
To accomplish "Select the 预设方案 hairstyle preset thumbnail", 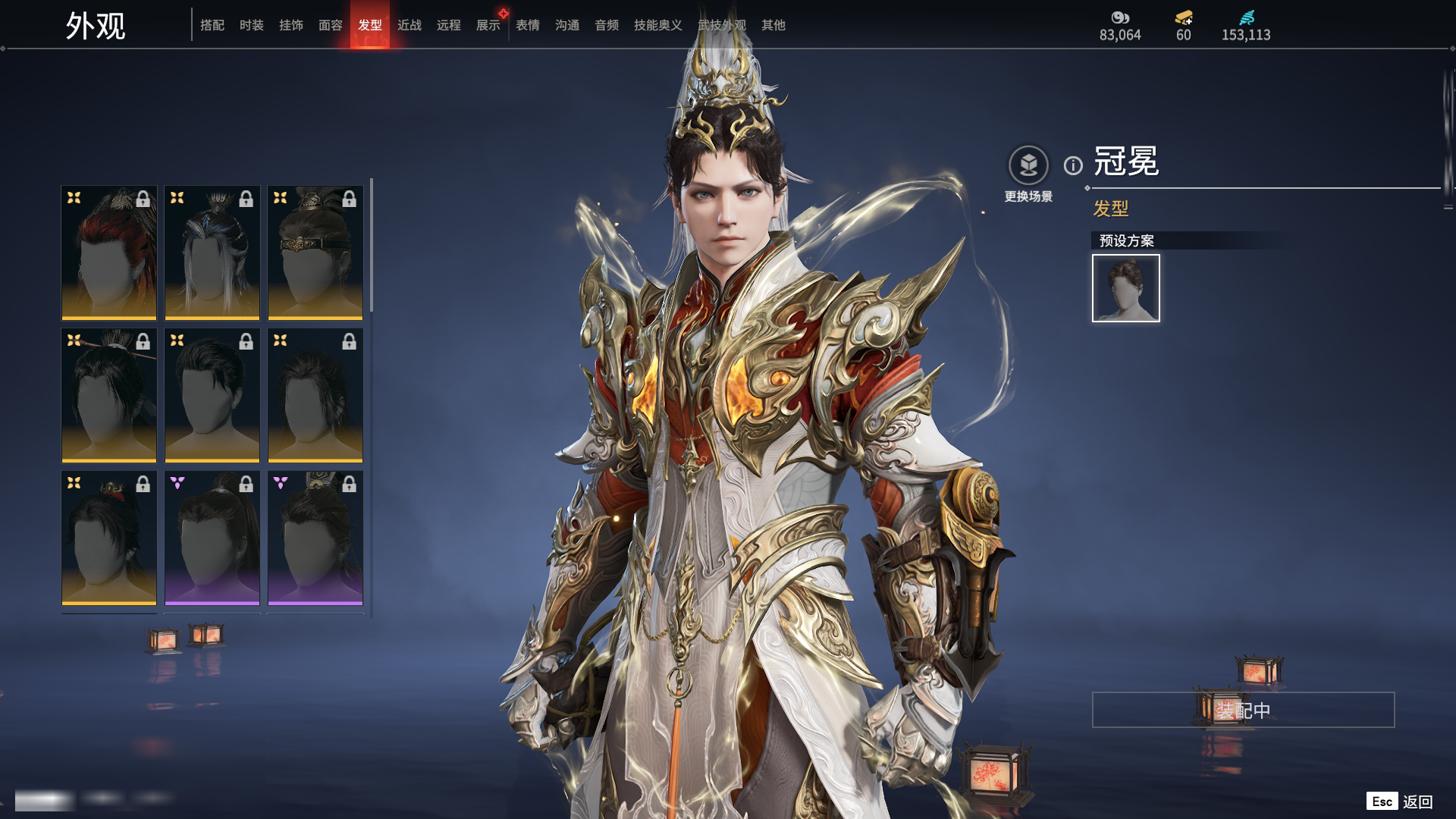I will tap(1126, 288).
